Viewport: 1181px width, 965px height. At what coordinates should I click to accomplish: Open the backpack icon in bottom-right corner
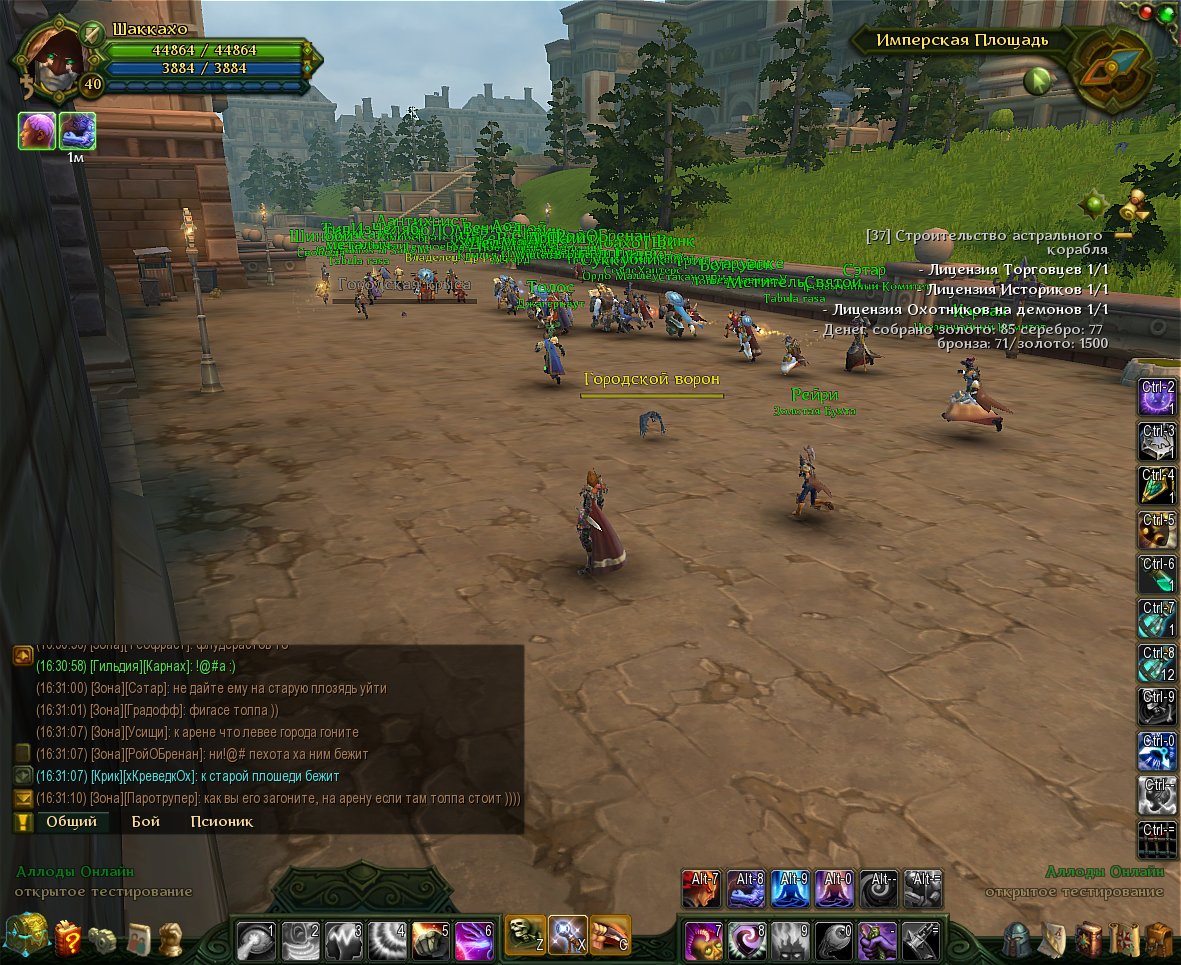[1159, 940]
